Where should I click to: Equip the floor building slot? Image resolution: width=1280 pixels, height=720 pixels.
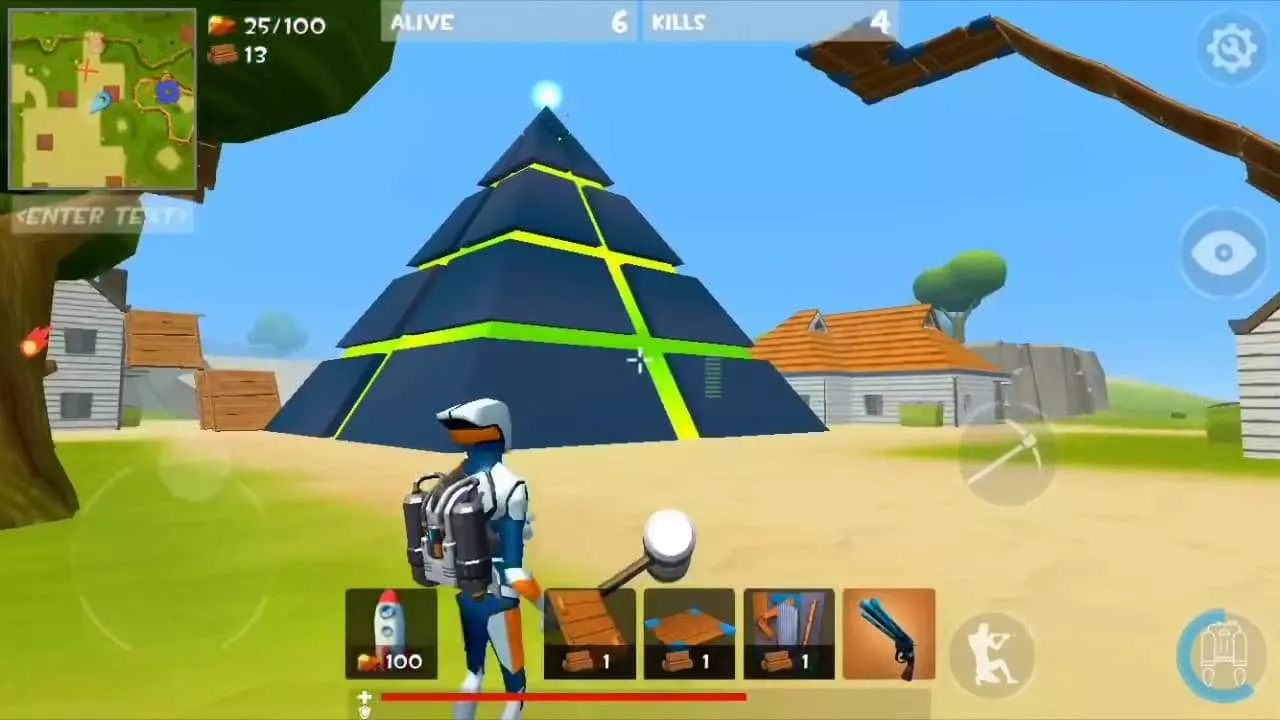pos(690,630)
